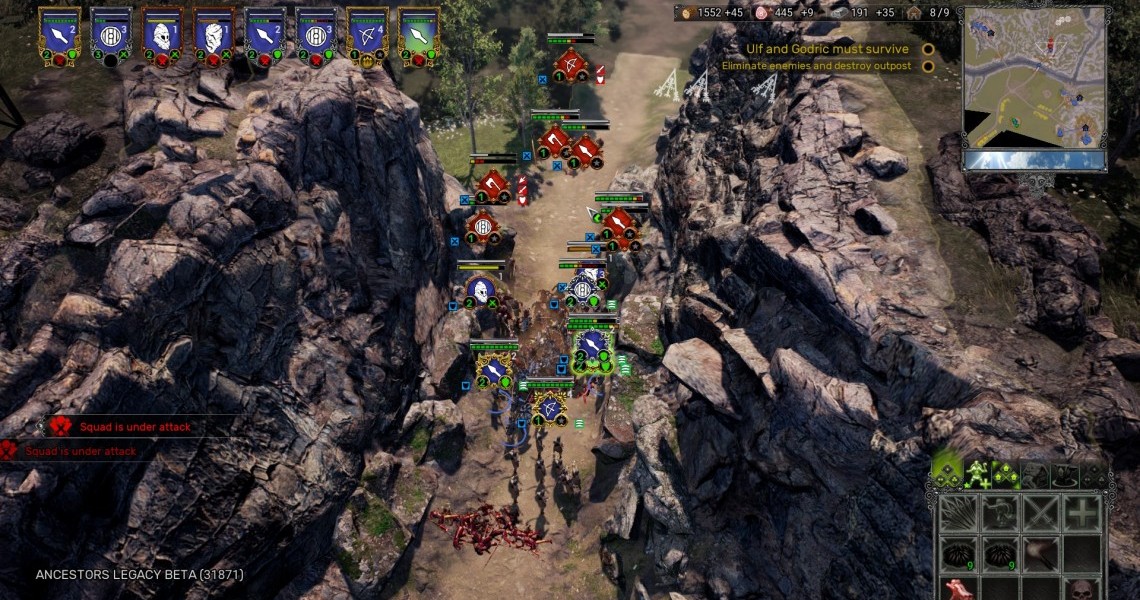
Task: Open the 'Eliminate enemies and destroy outpost' objective
Action: coord(816,66)
